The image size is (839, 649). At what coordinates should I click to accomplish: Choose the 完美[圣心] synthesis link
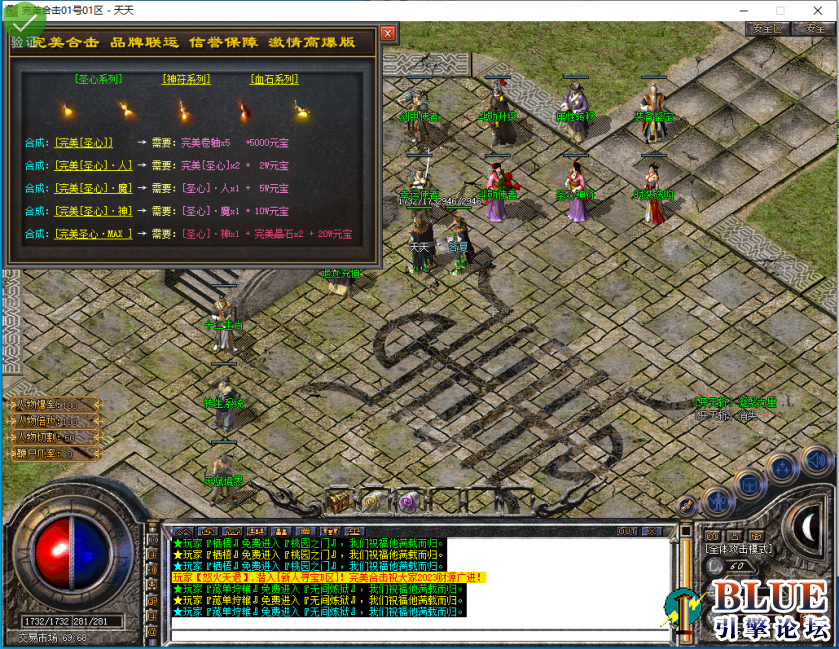pos(84,142)
